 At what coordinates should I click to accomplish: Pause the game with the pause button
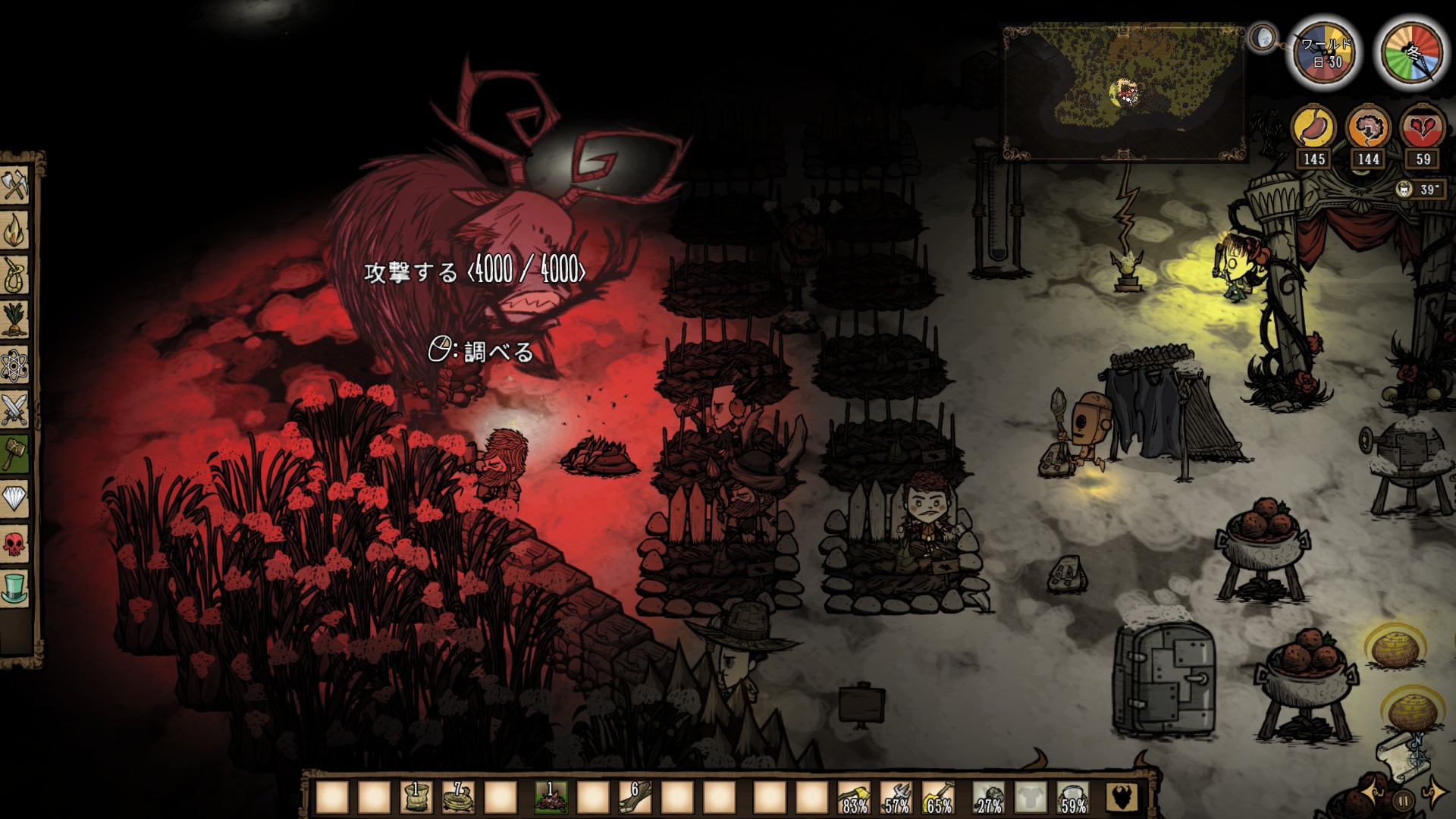pos(1404,799)
